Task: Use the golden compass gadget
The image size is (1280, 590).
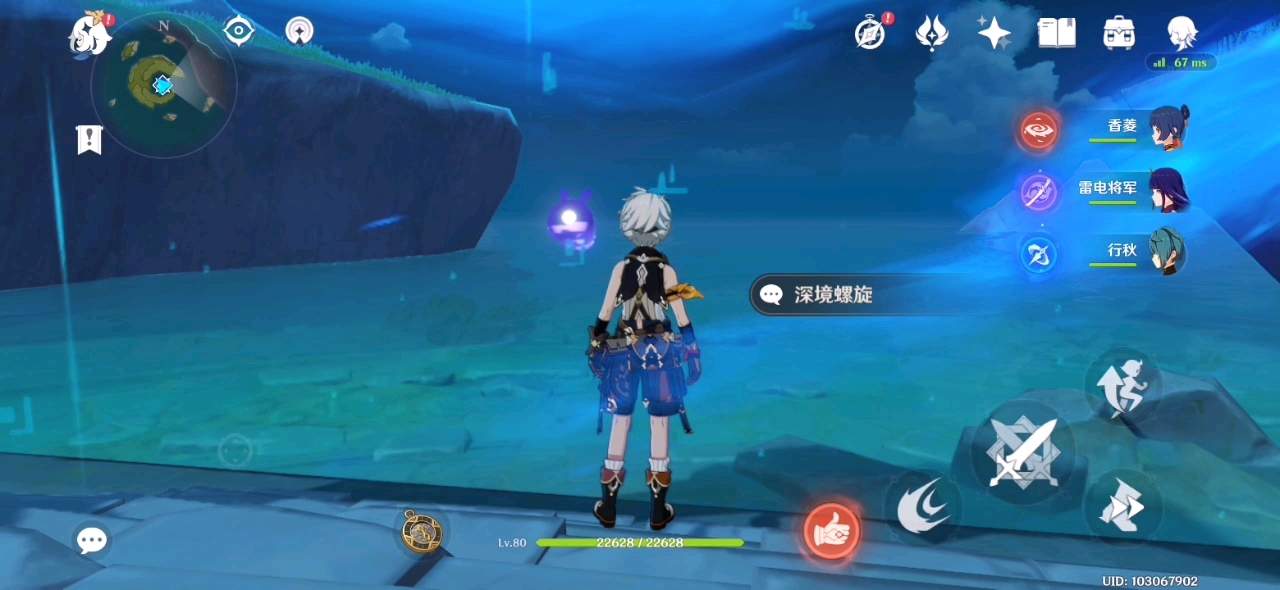Action: point(421,531)
